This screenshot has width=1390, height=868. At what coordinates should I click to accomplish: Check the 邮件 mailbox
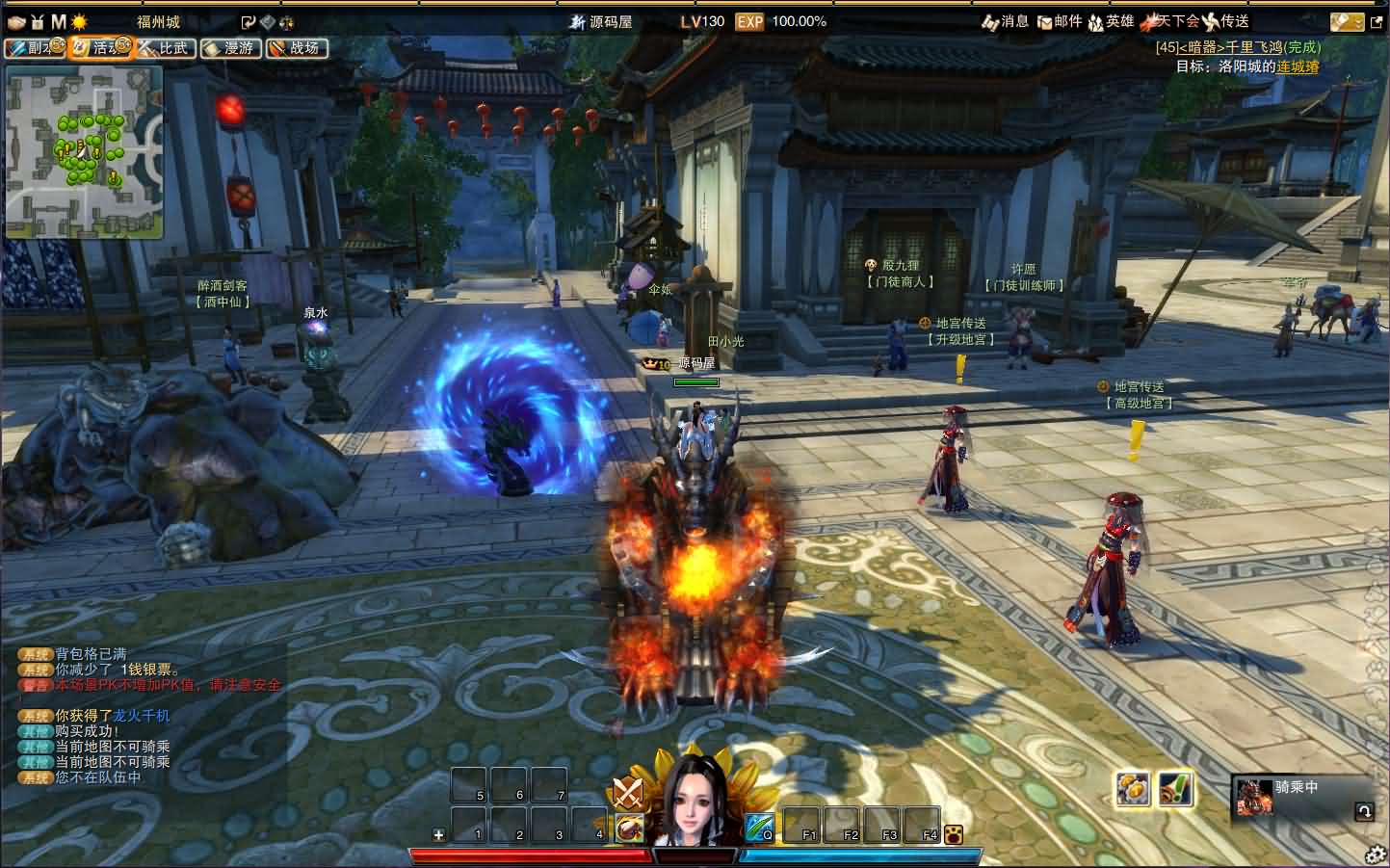[1059, 21]
